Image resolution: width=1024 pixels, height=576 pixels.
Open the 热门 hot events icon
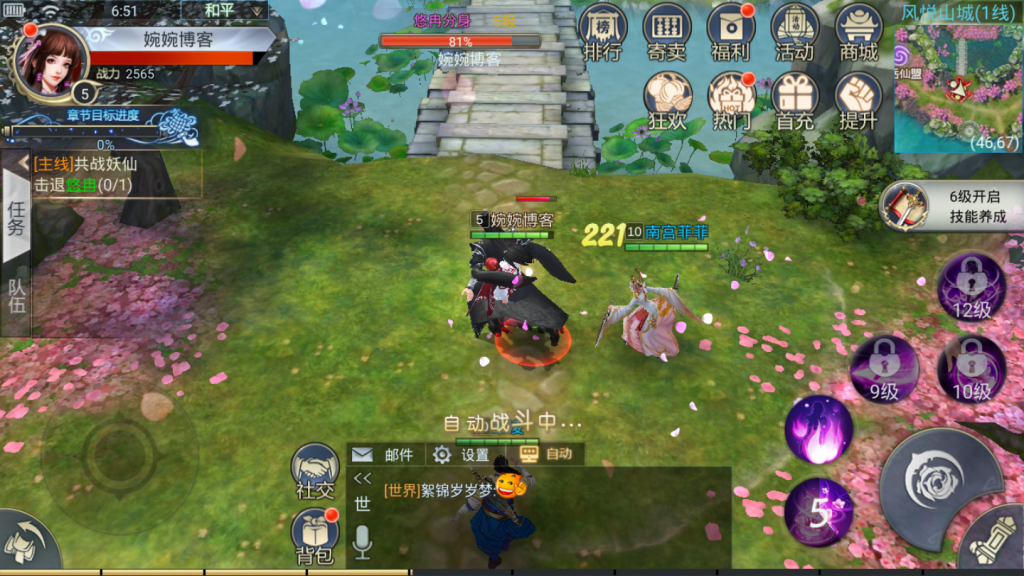pos(731,100)
